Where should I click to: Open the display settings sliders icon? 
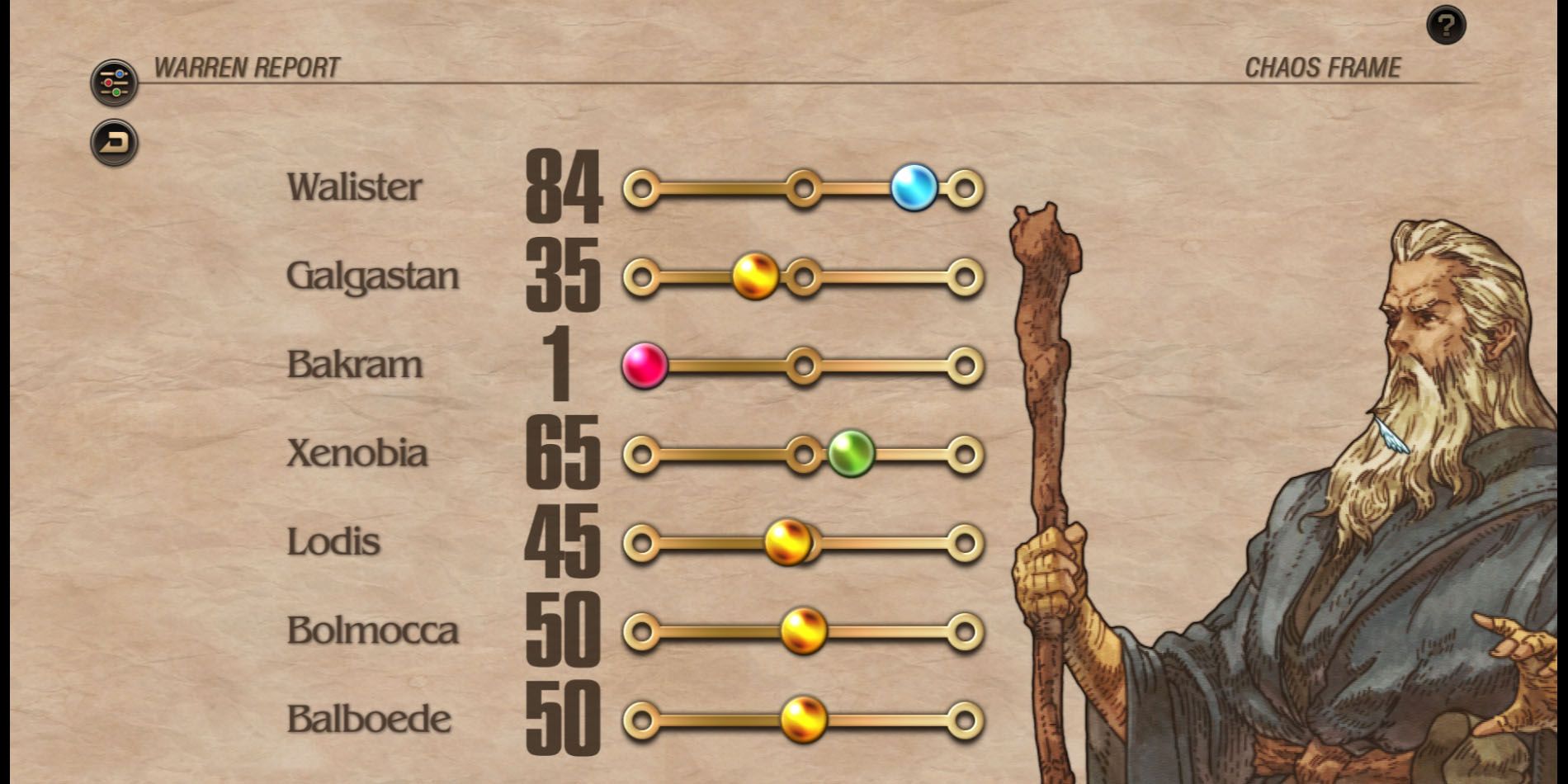(x=113, y=81)
